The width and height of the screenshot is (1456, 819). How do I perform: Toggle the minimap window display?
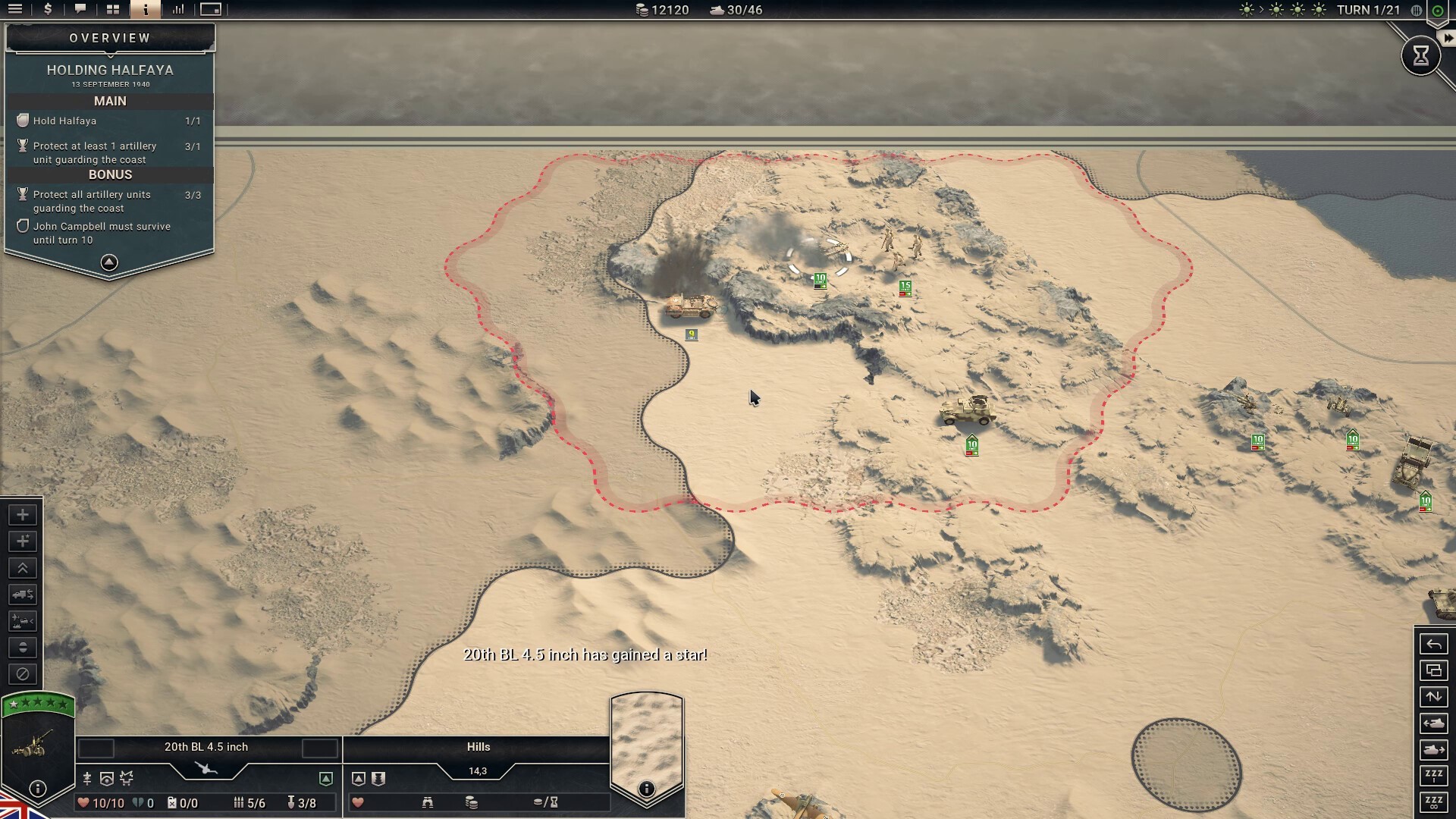click(x=211, y=9)
